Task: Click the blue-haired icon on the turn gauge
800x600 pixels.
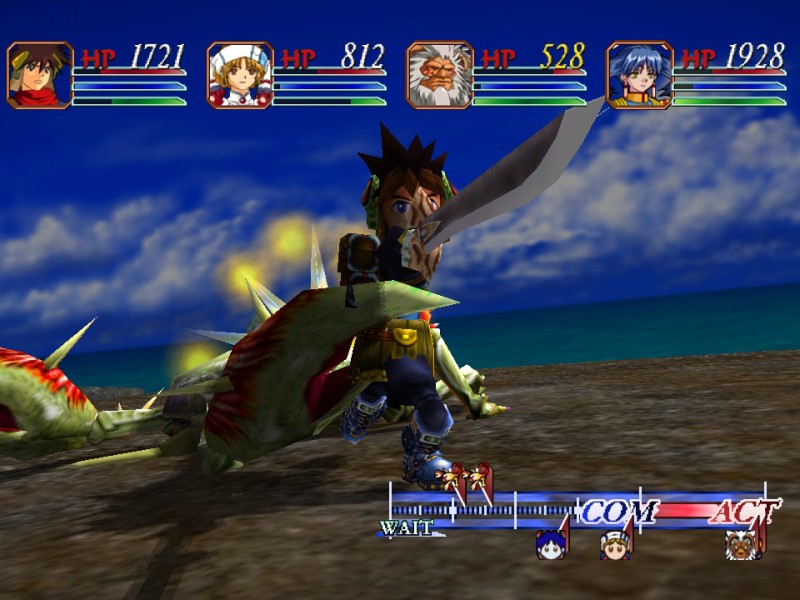Action: (x=551, y=544)
